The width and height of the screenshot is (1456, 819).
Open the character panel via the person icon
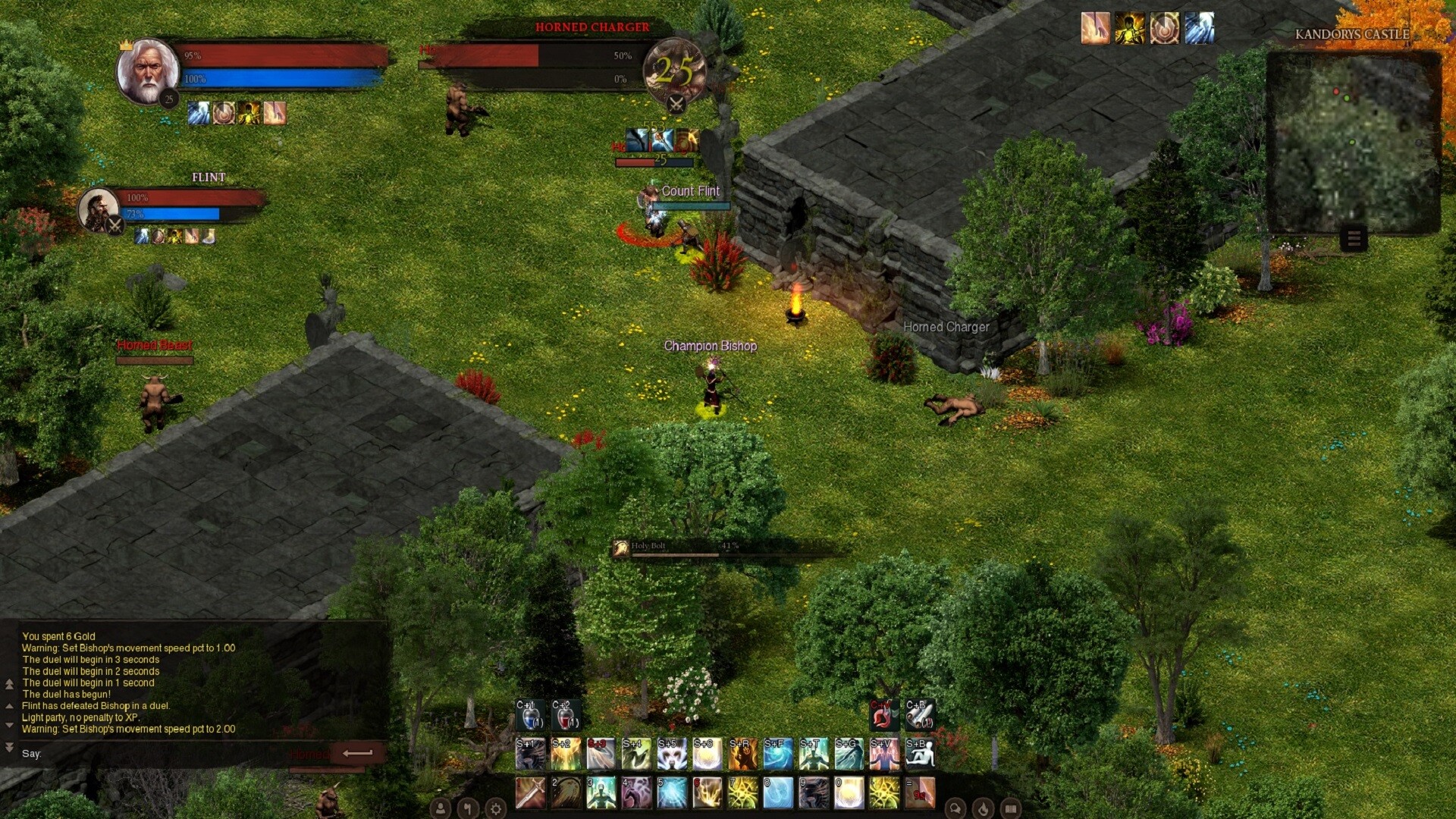(x=440, y=808)
